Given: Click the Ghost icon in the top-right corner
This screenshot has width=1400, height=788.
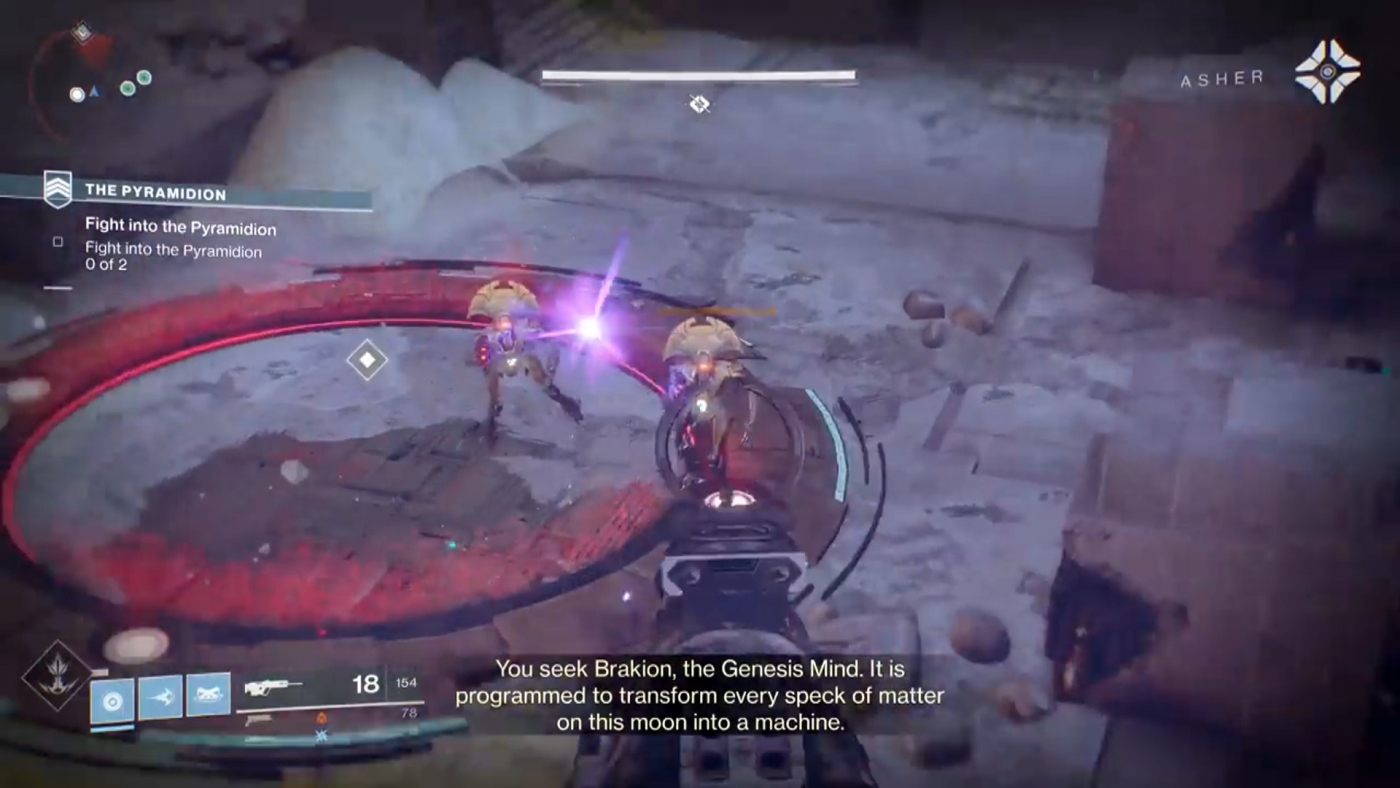Looking at the screenshot, I should click(1328, 71).
